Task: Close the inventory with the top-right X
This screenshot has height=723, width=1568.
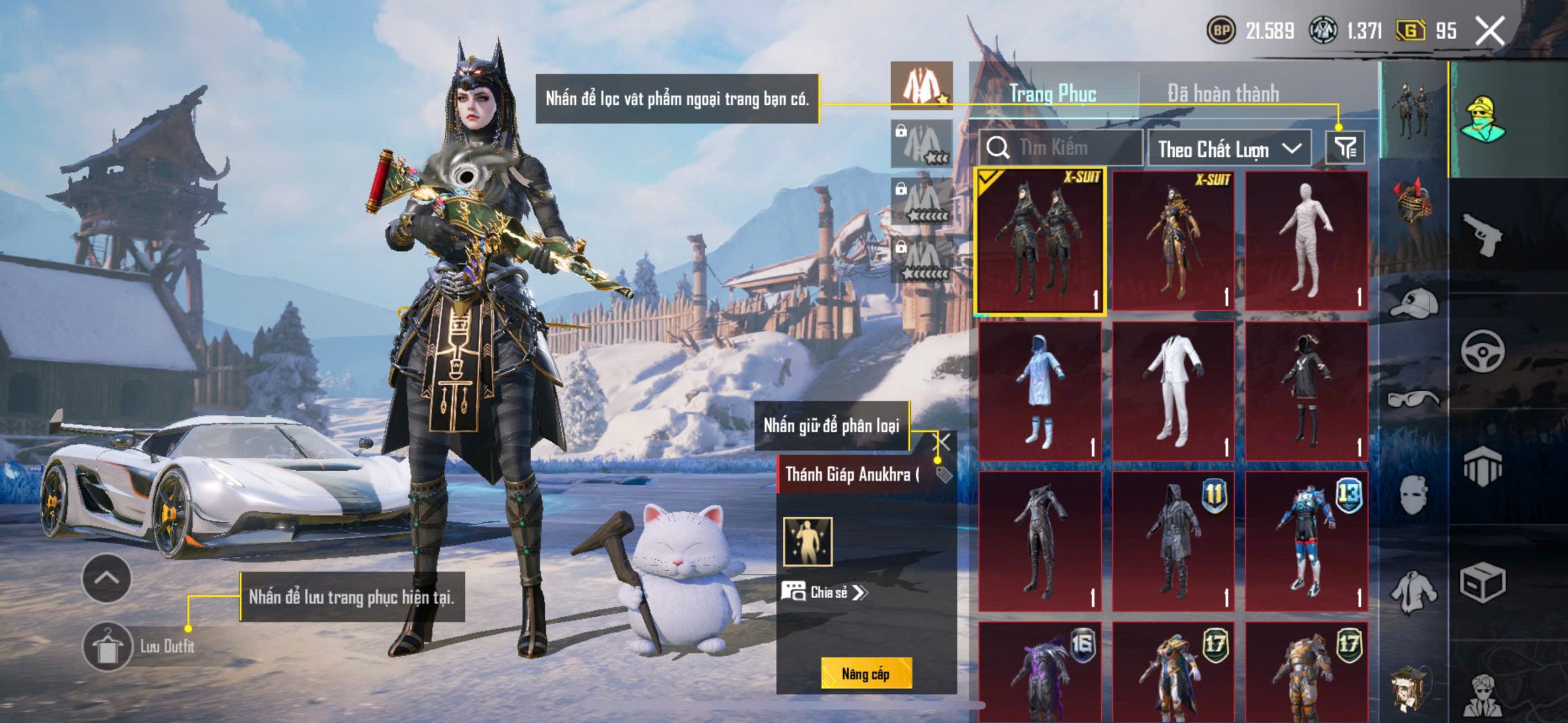Action: click(x=1489, y=31)
